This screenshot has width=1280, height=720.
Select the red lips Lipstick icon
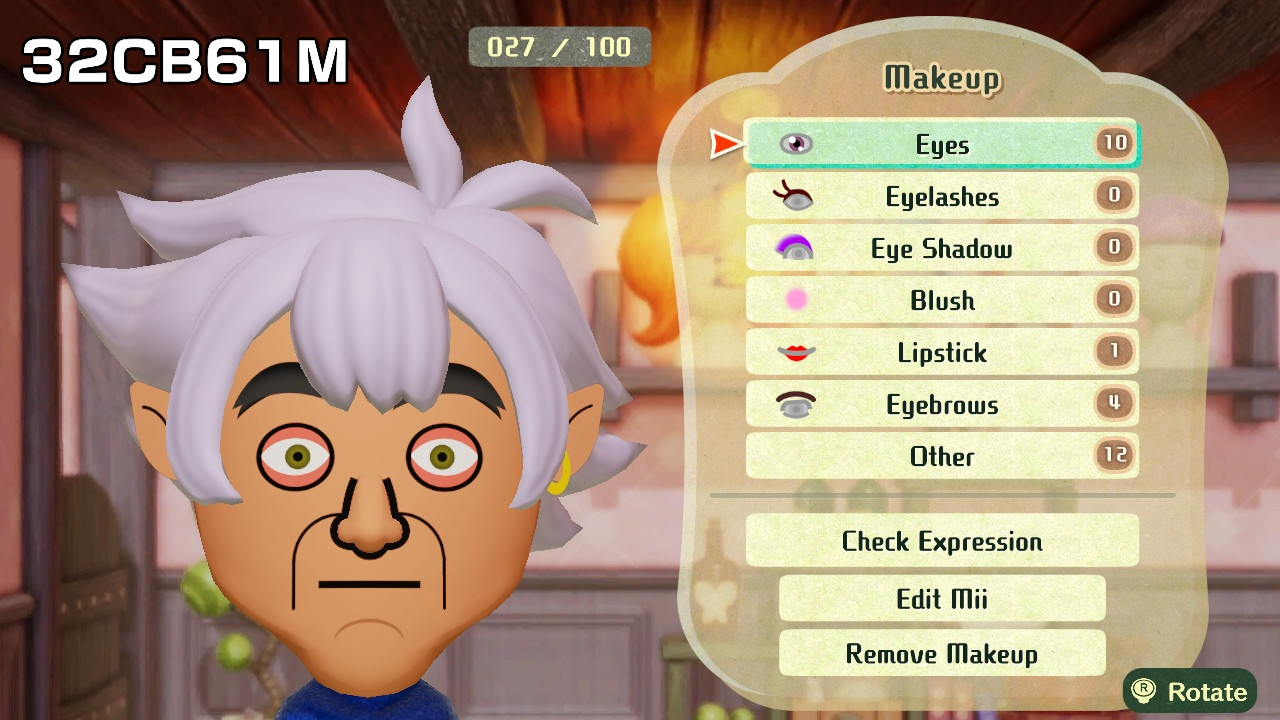pyautogui.click(x=795, y=352)
